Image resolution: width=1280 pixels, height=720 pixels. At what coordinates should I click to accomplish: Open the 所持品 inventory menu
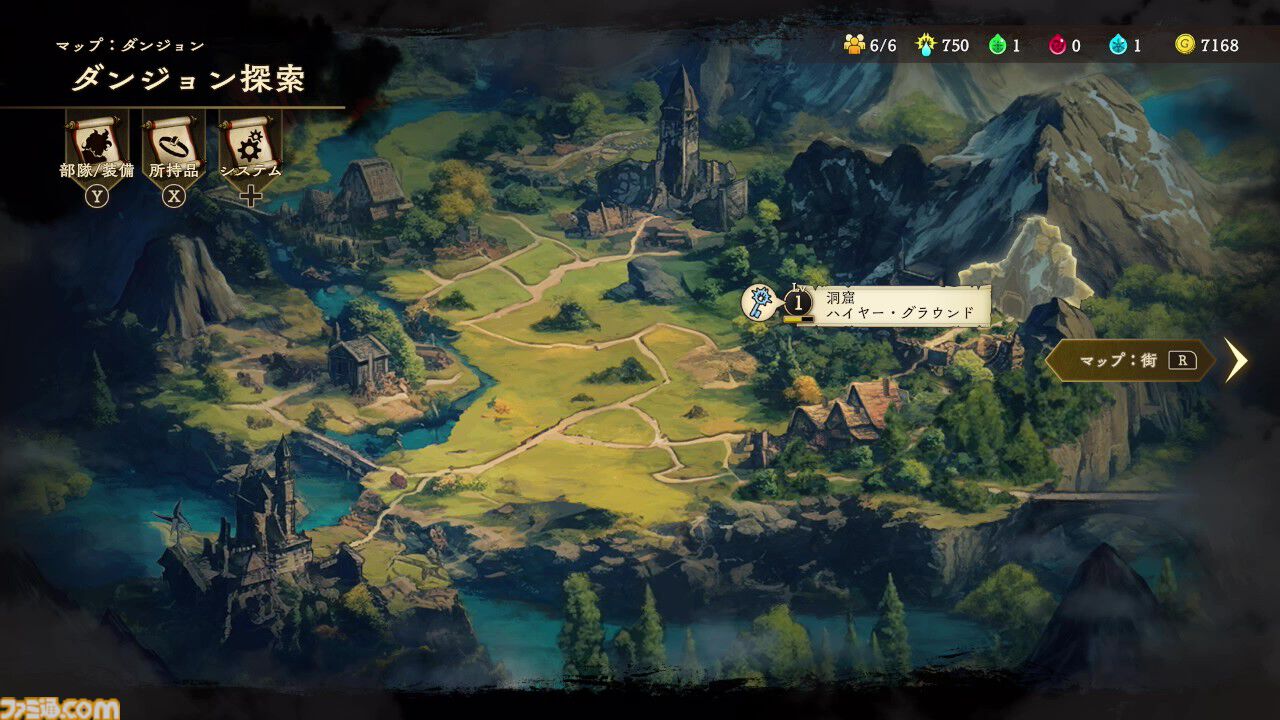coord(173,146)
